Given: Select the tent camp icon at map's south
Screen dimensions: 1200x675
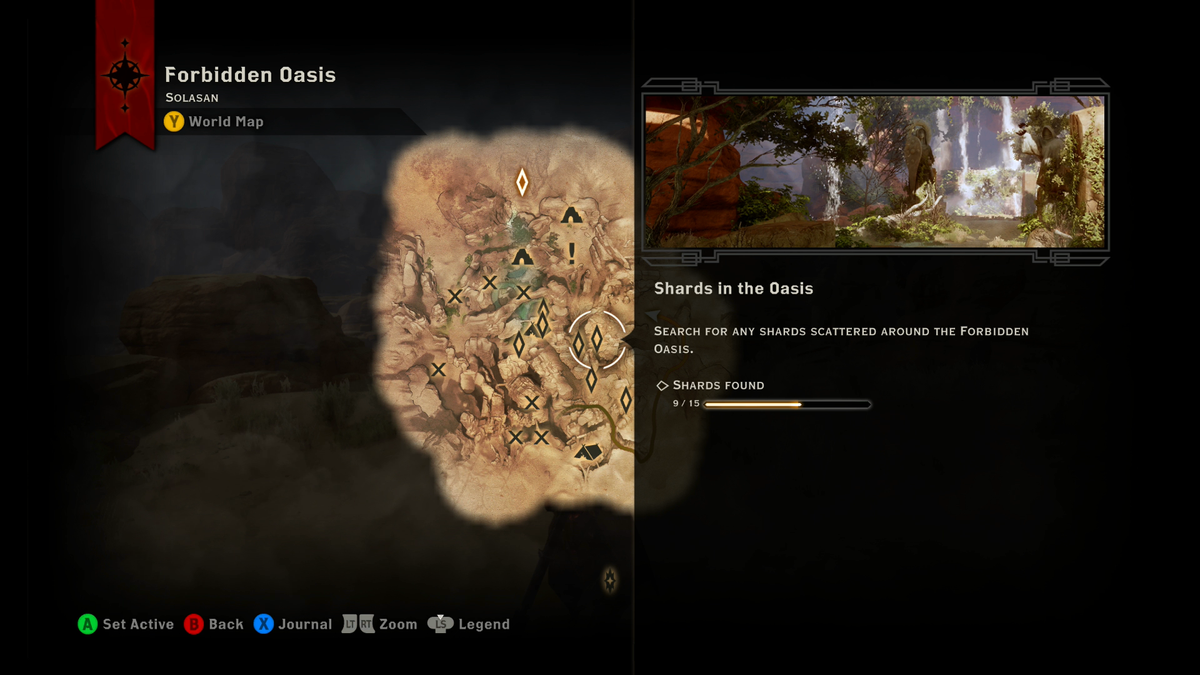Looking at the screenshot, I should click(x=588, y=452).
